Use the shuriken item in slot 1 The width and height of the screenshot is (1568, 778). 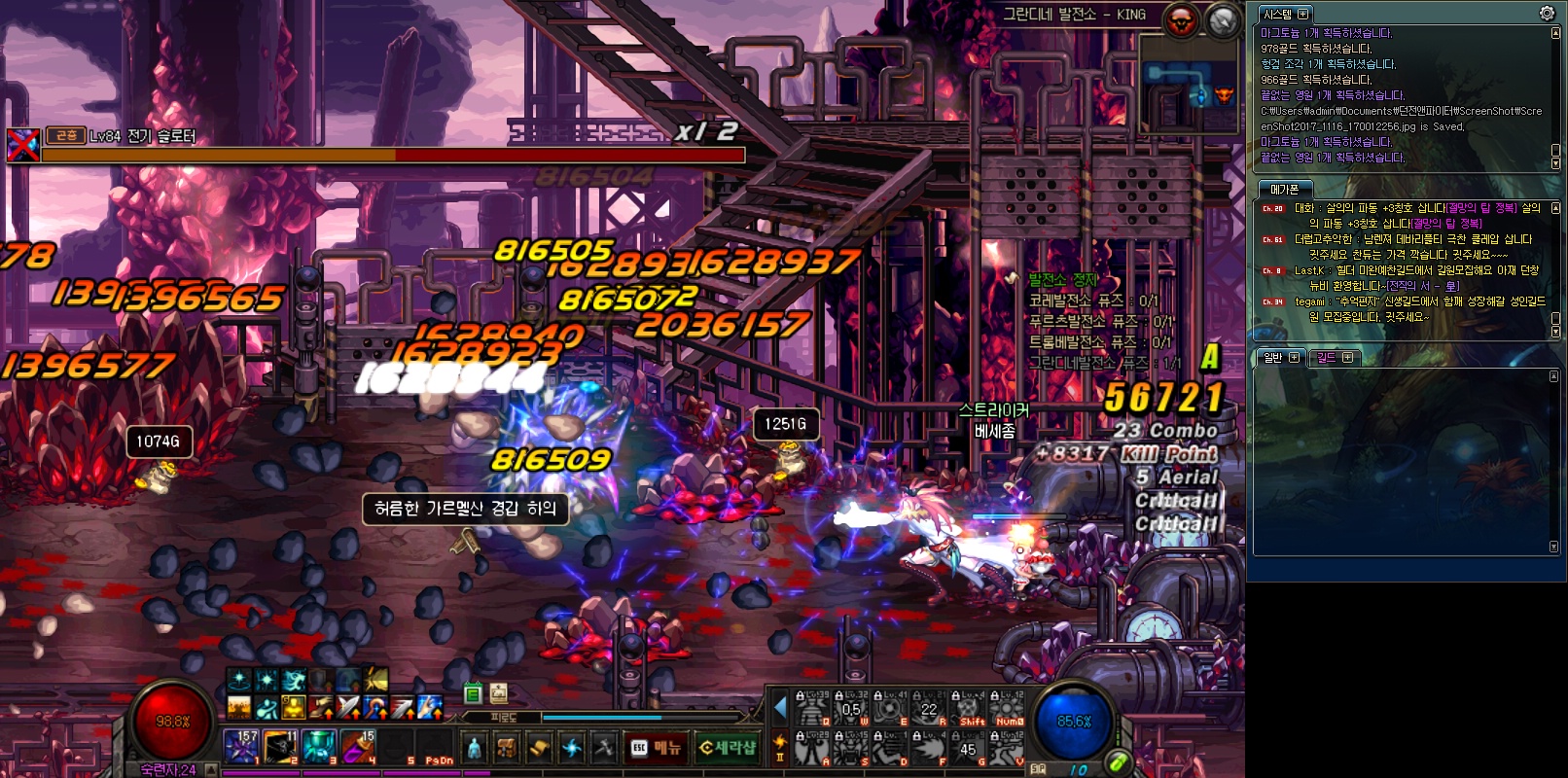240,747
